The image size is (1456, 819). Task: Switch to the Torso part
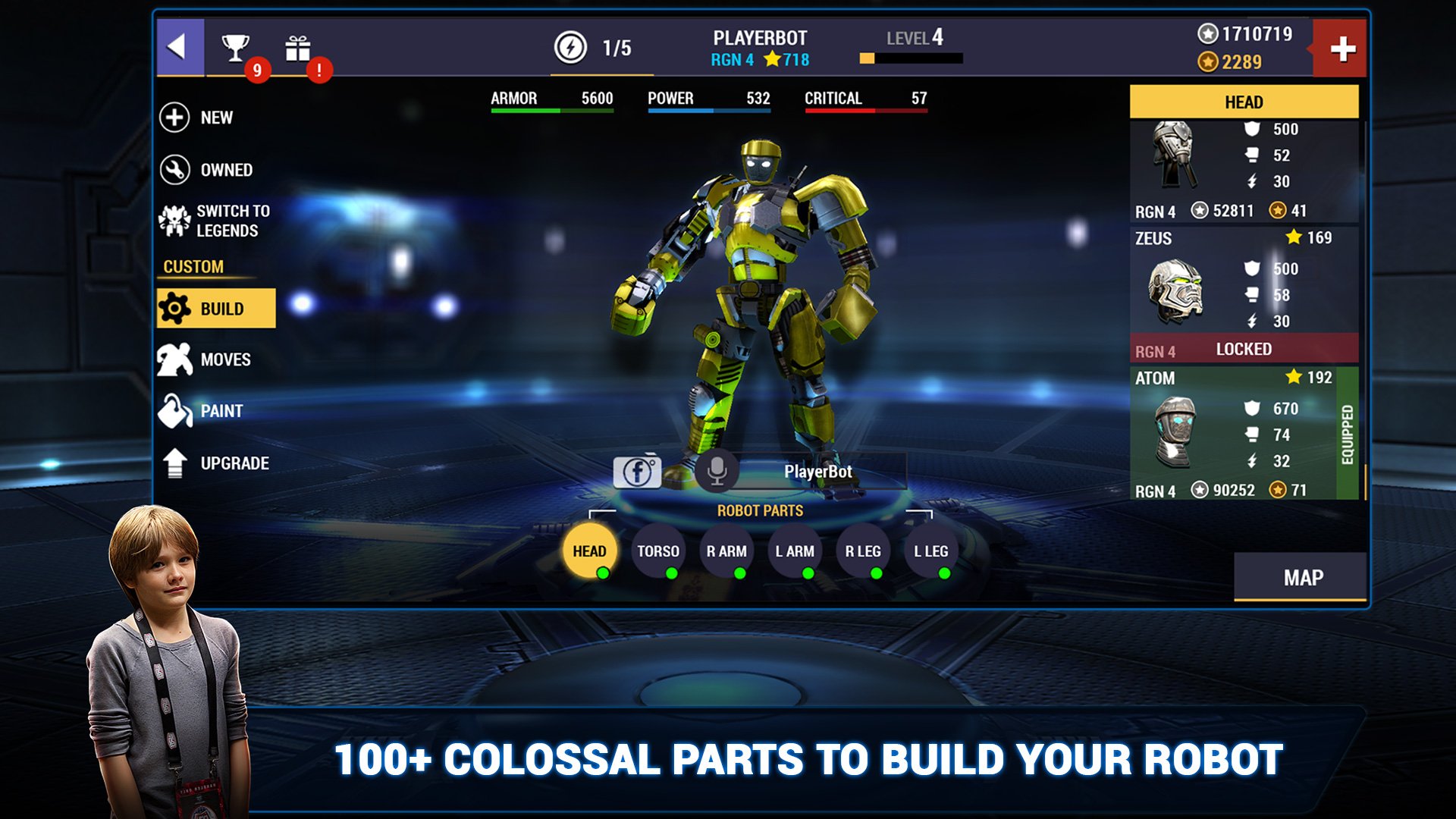(657, 551)
